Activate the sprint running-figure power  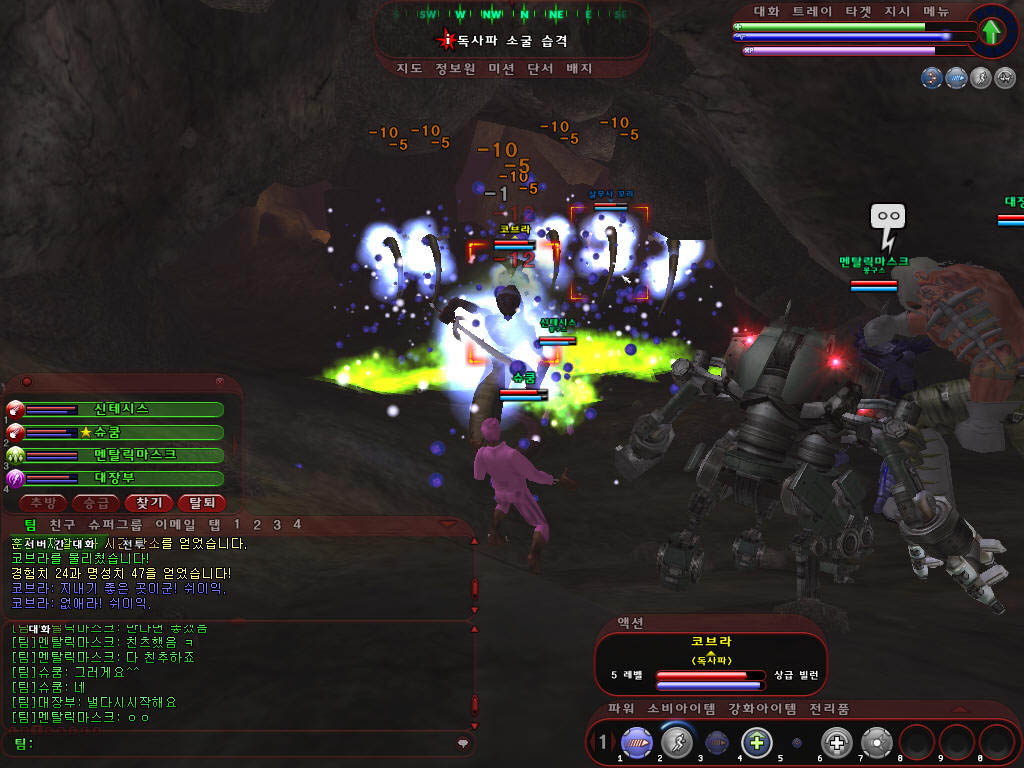click(x=677, y=743)
